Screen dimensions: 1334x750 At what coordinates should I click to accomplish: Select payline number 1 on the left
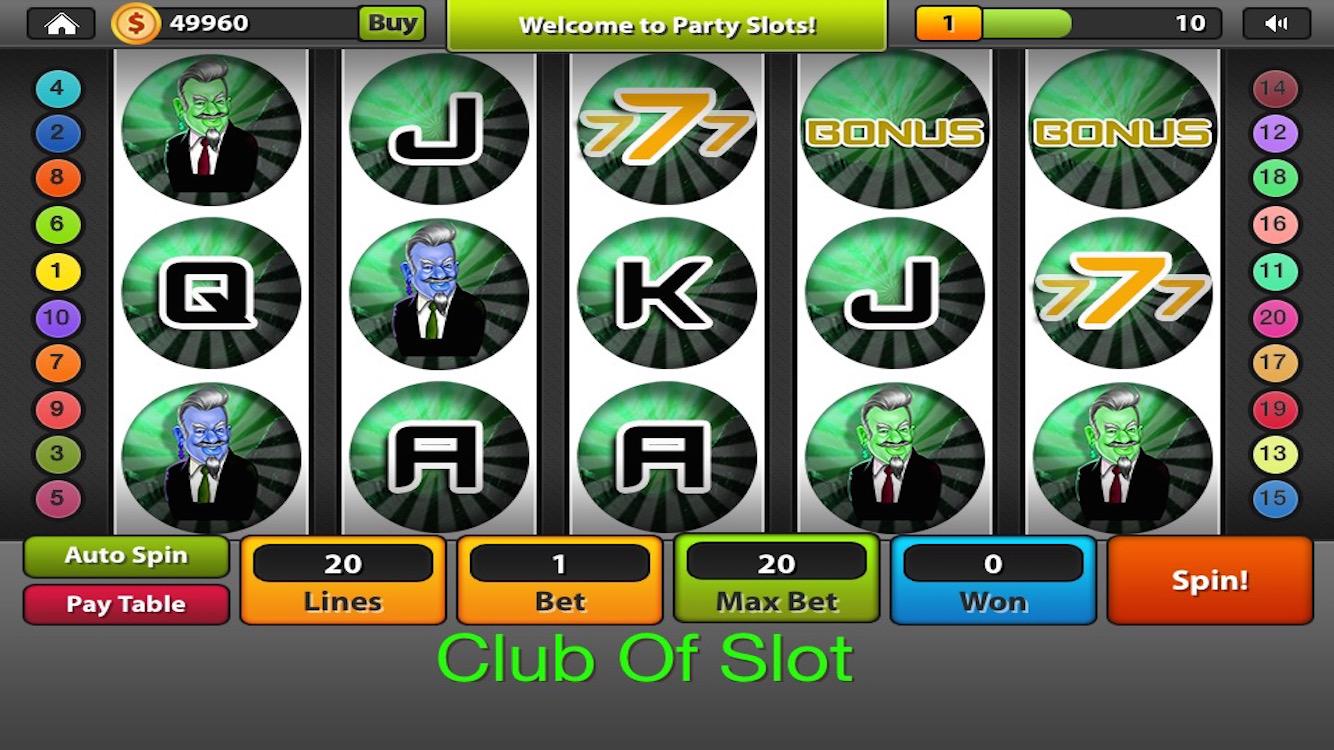pyautogui.click(x=57, y=270)
